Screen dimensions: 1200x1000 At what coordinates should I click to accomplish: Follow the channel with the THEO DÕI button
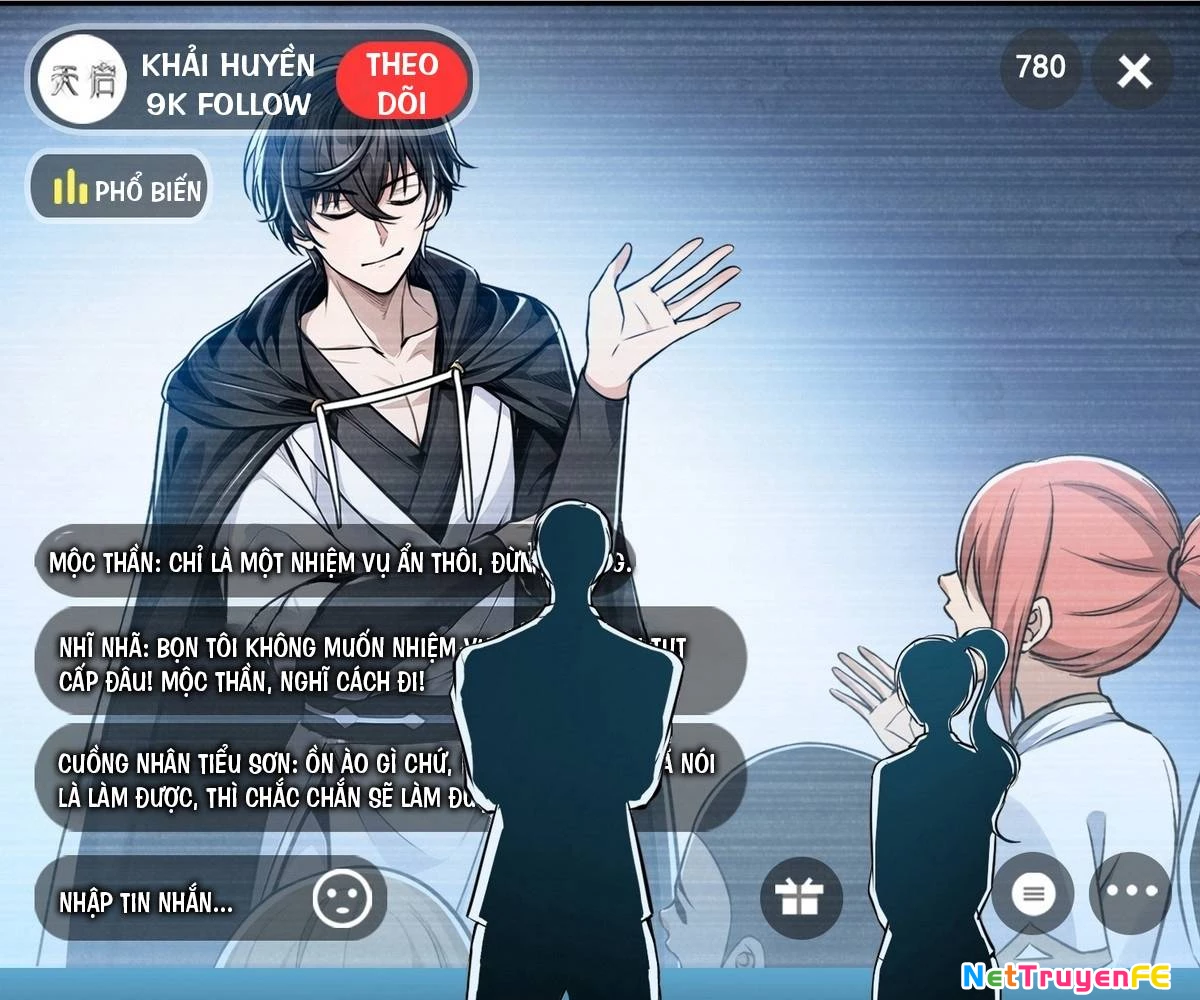click(x=402, y=84)
